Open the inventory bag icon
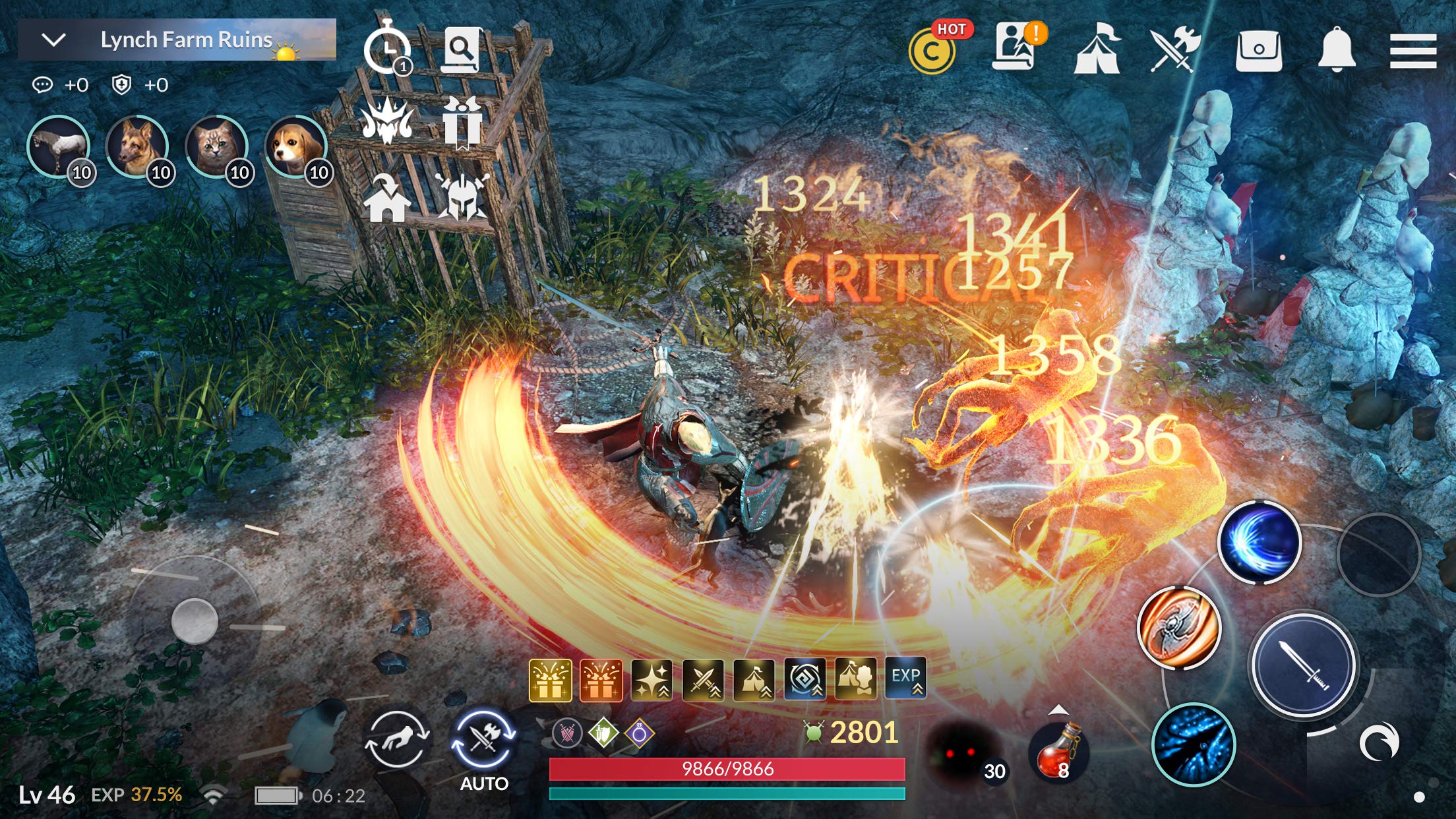Screen dimensions: 1456x819 1258,51
